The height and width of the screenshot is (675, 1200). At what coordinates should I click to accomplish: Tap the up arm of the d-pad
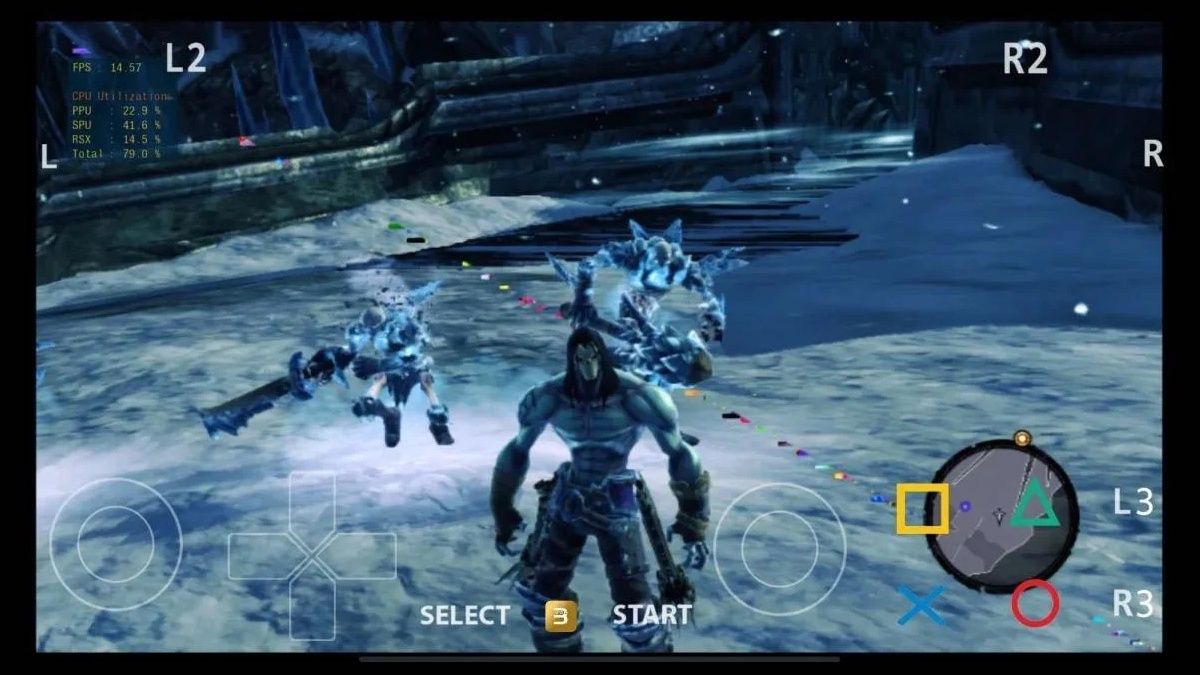coord(312,504)
